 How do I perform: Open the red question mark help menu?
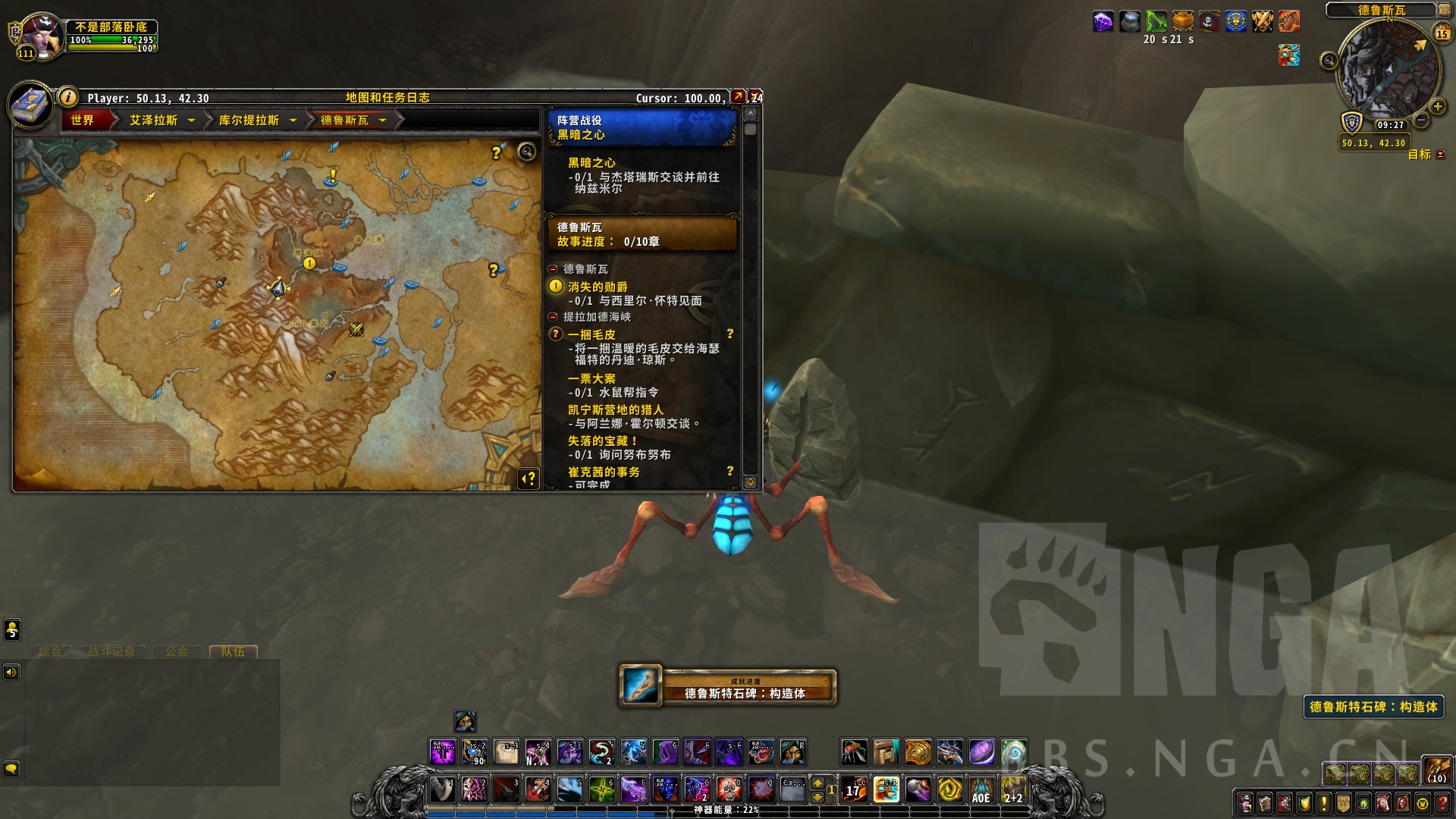1442,803
